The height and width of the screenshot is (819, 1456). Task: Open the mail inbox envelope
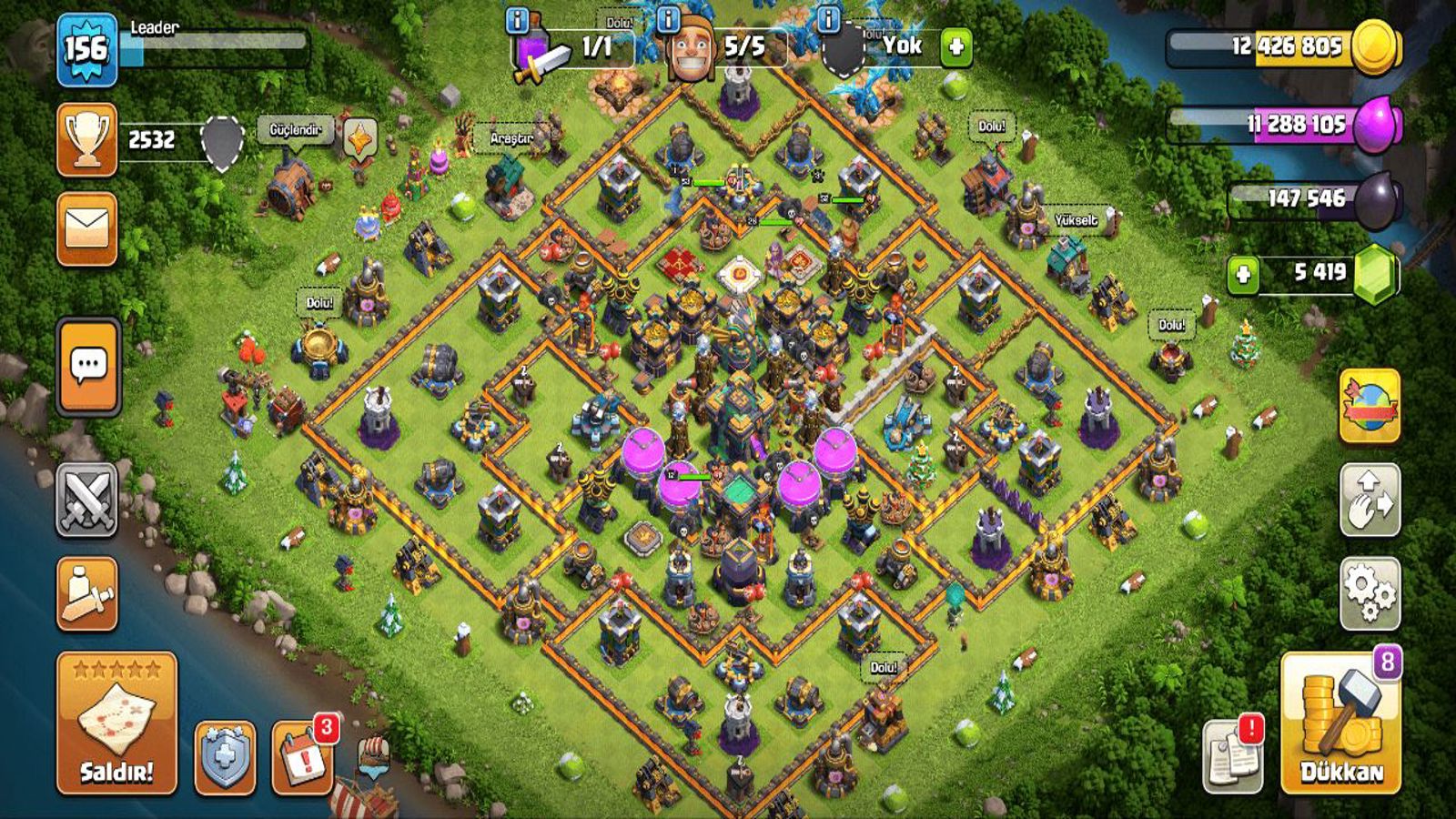tap(87, 228)
